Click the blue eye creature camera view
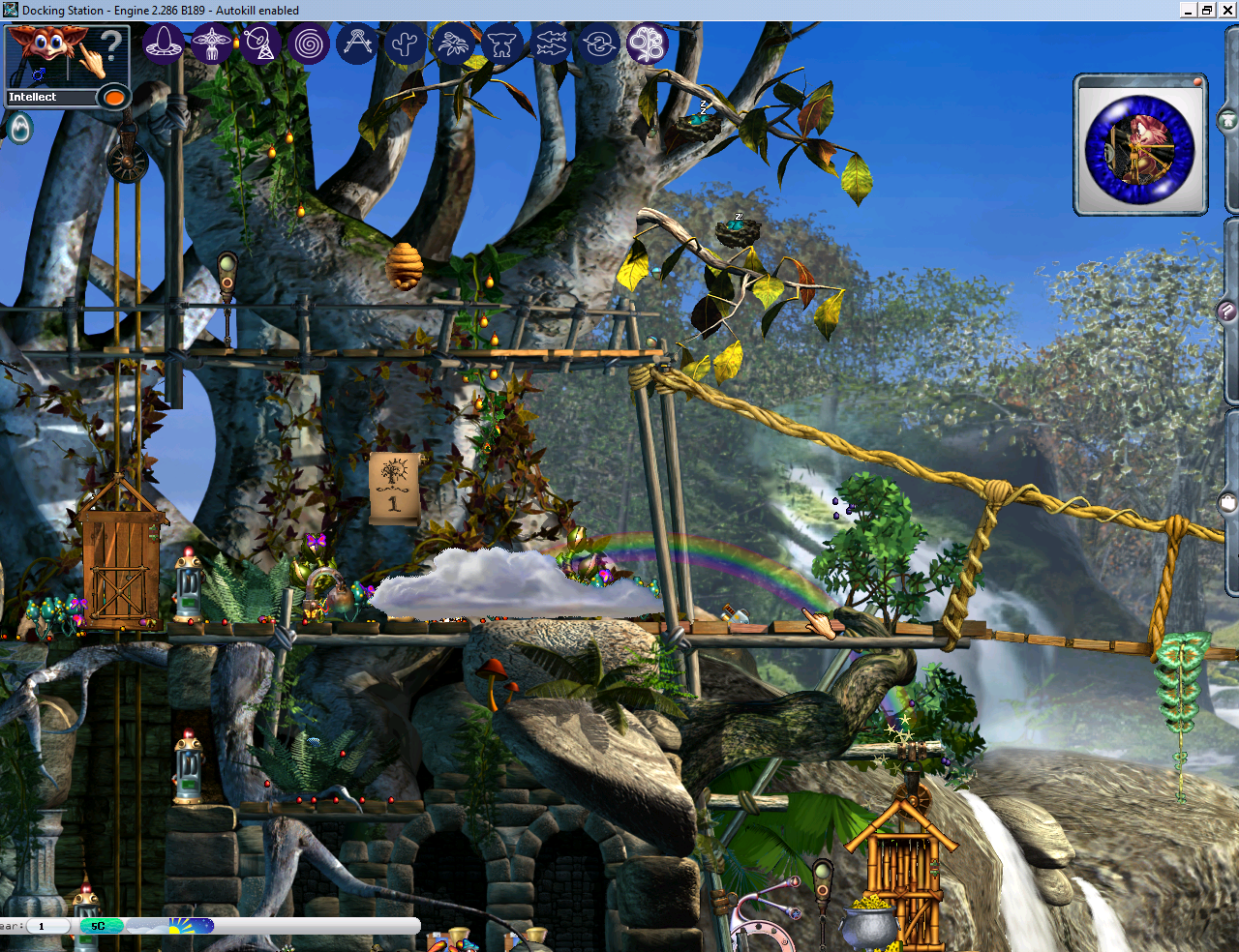This screenshot has height=952, width=1239. point(1139,149)
